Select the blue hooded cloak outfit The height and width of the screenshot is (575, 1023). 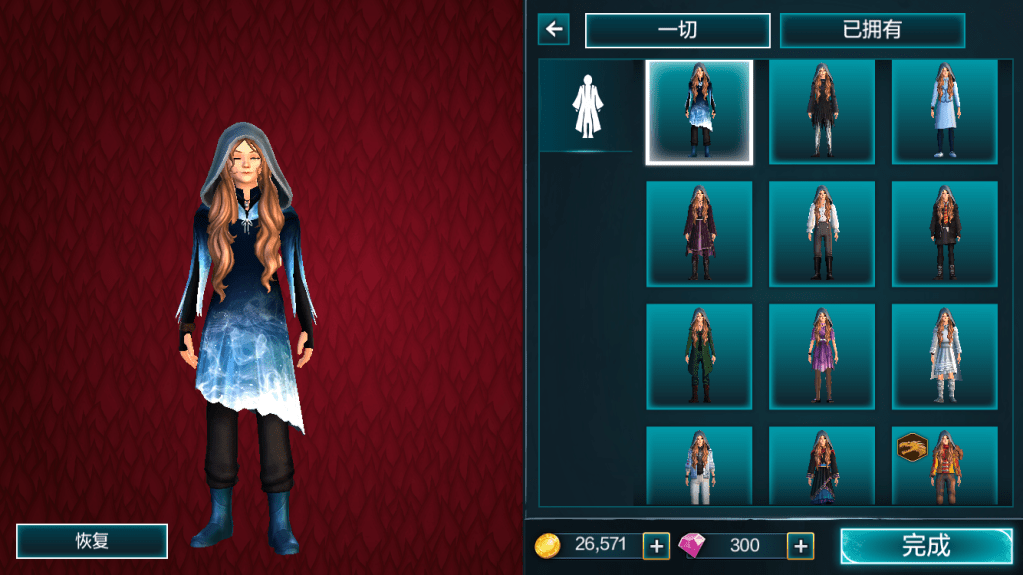click(x=698, y=112)
